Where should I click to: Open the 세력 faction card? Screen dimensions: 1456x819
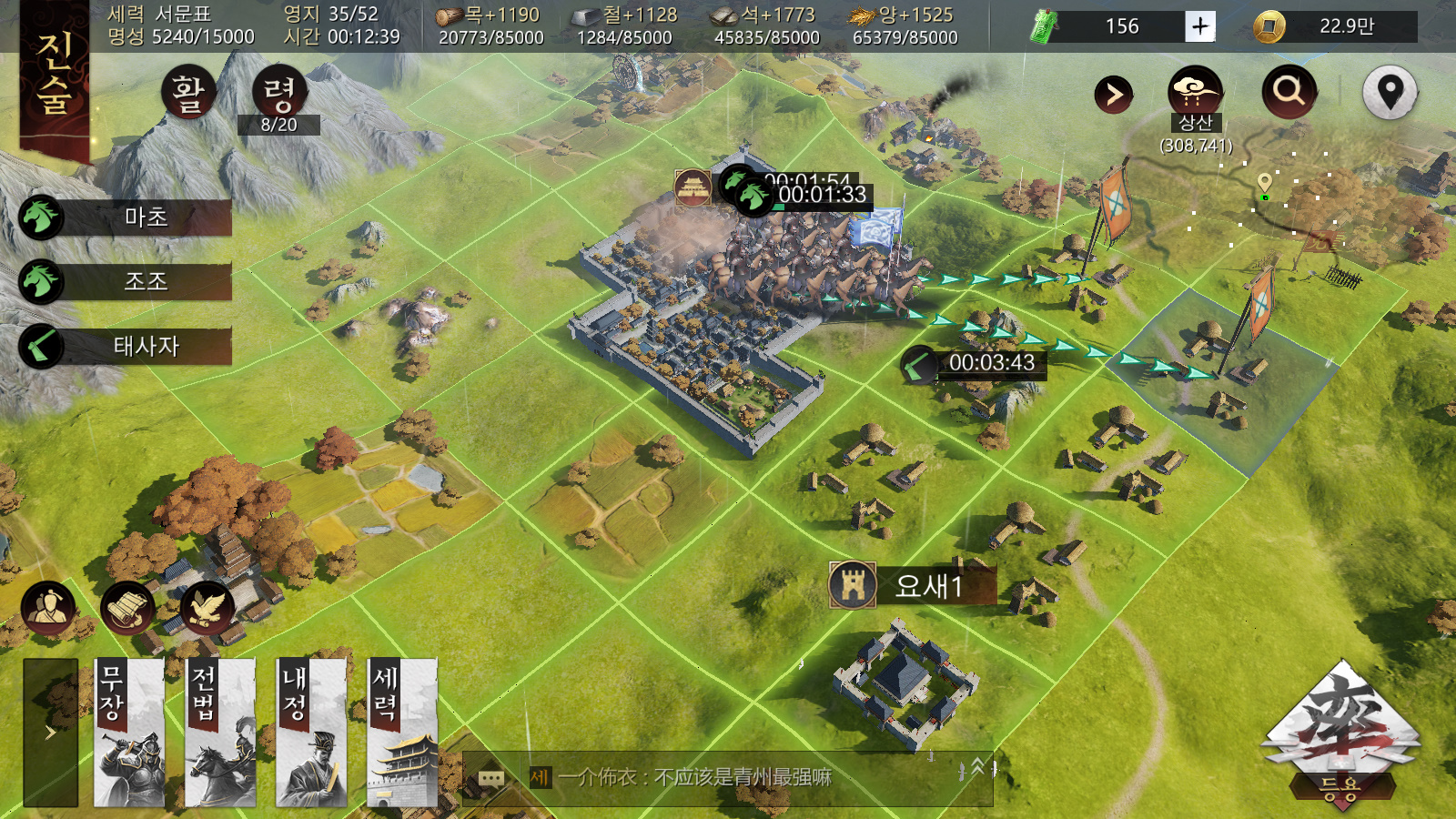[x=402, y=733]
